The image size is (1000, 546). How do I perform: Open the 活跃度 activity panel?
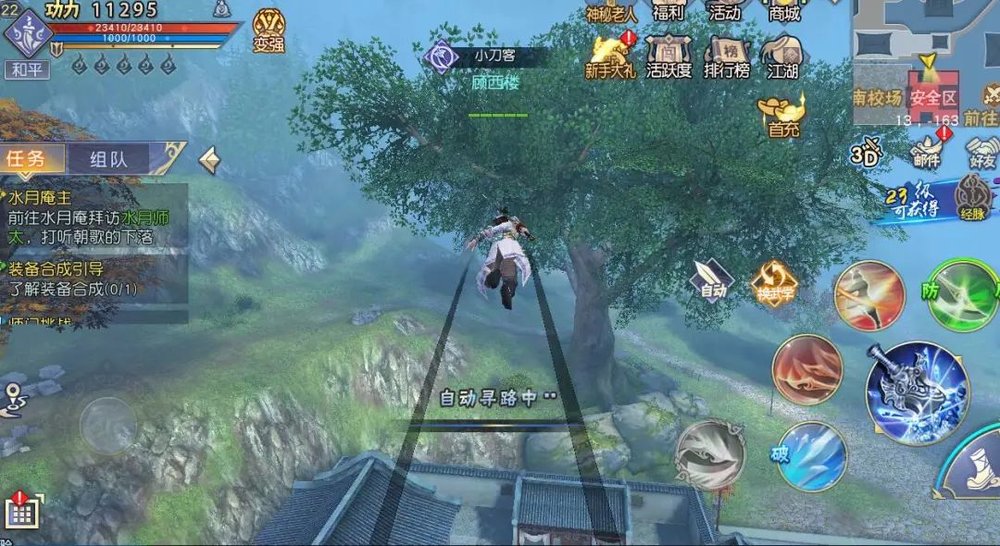pyautogui.click(x=668, y=54)
